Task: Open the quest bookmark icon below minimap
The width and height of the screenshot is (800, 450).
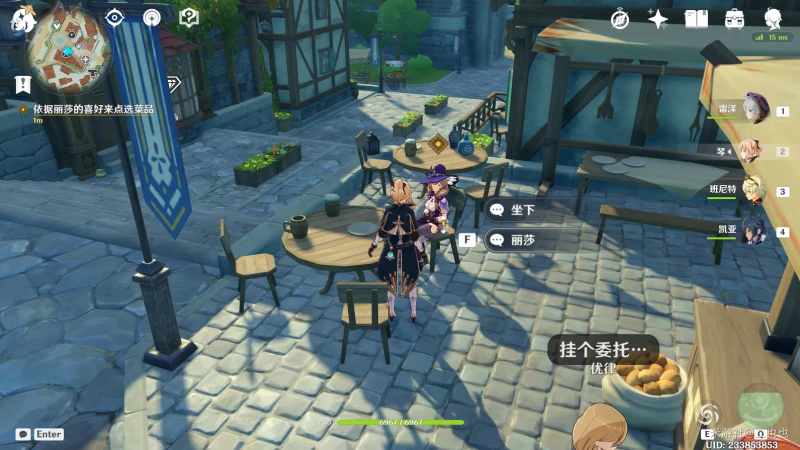Action: [22, 85]
